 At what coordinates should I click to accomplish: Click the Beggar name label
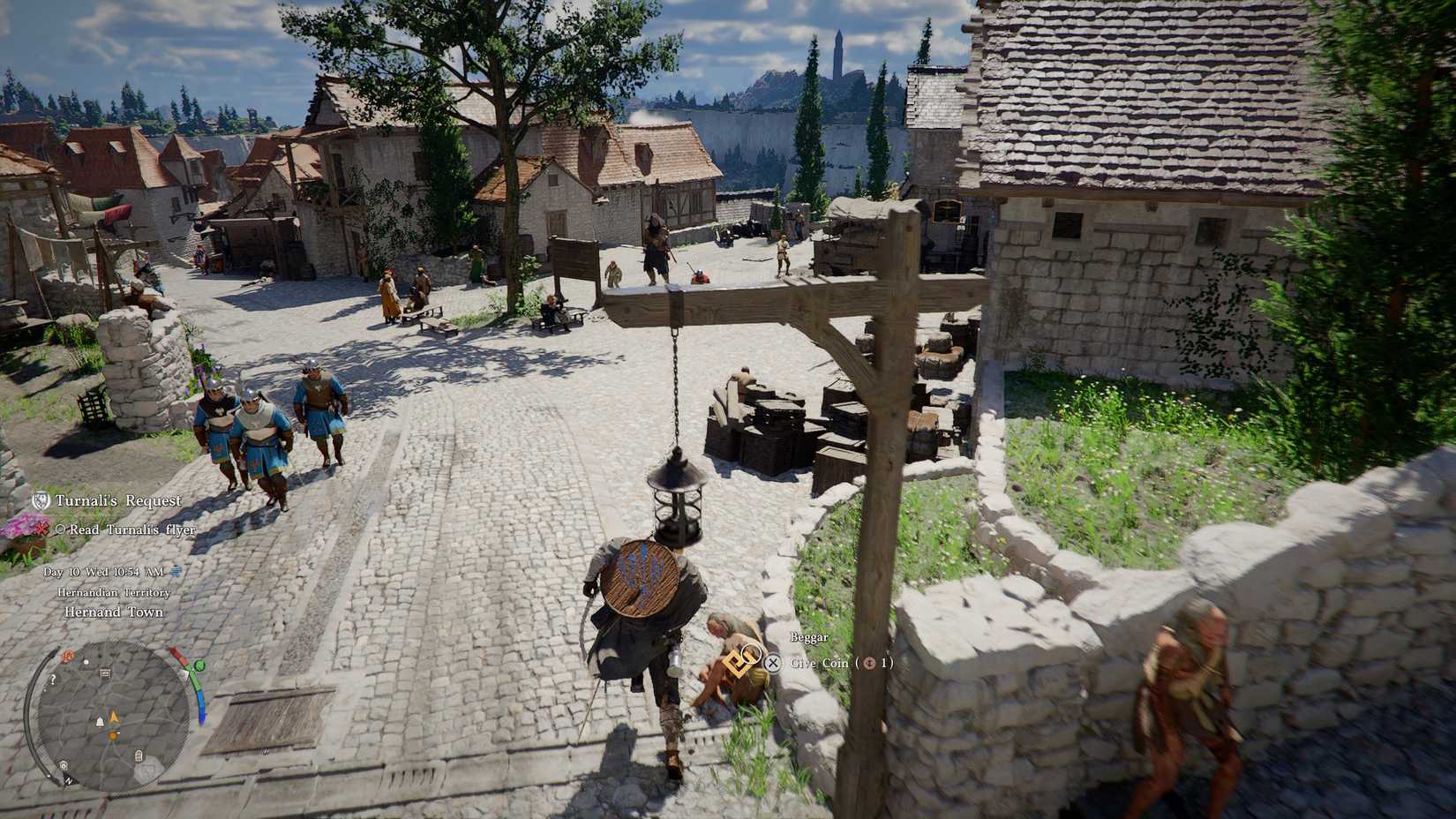[809, 636]
